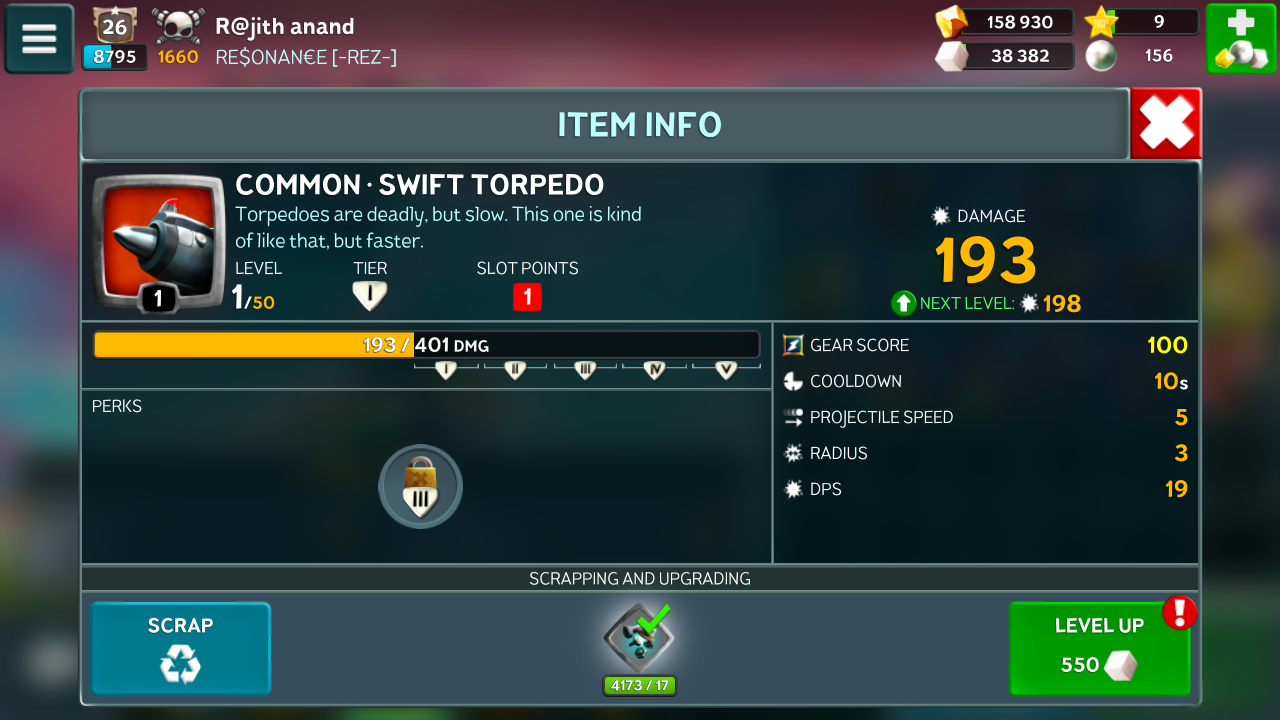
Task: Tap the gold currency counter
Action: 1004,22
